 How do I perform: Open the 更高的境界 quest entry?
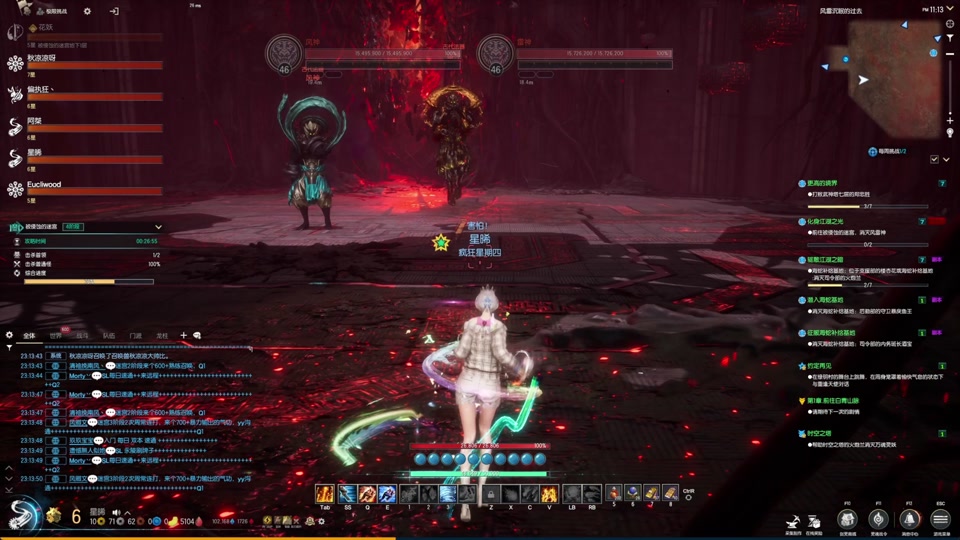pyautogui.click(x=830, y=184)
